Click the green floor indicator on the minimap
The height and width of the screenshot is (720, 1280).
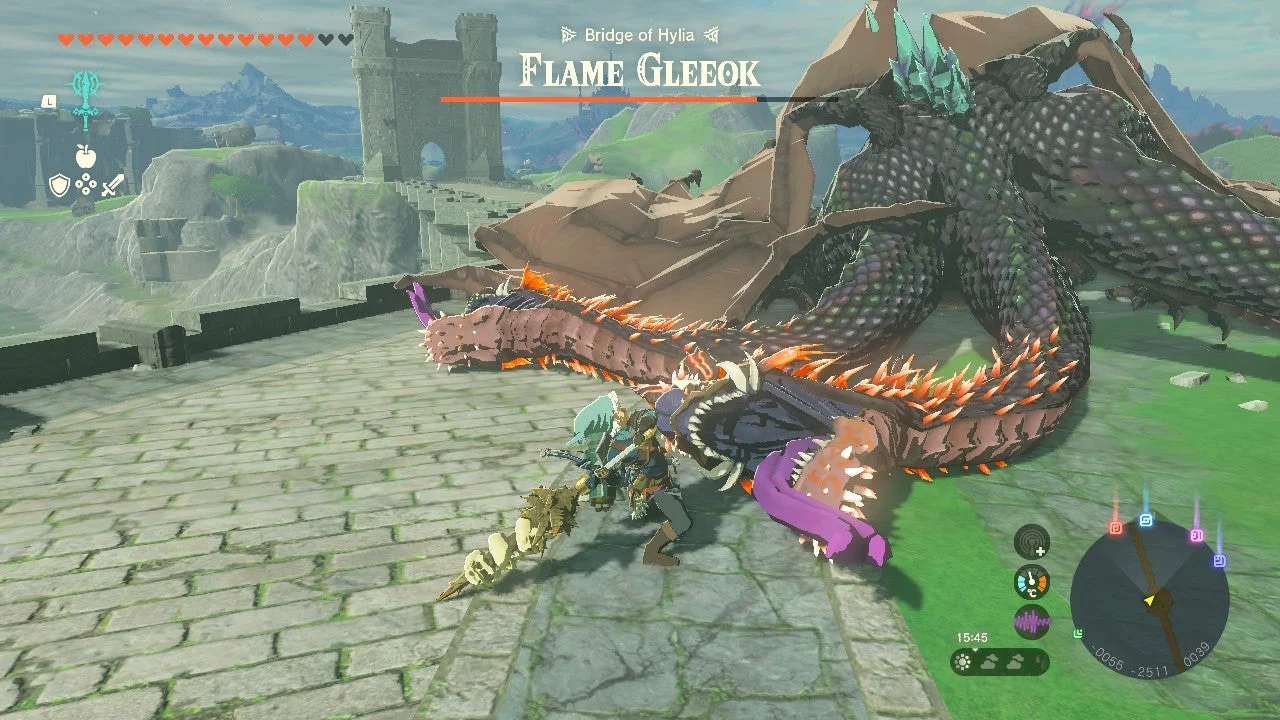tap(1077, 633)
